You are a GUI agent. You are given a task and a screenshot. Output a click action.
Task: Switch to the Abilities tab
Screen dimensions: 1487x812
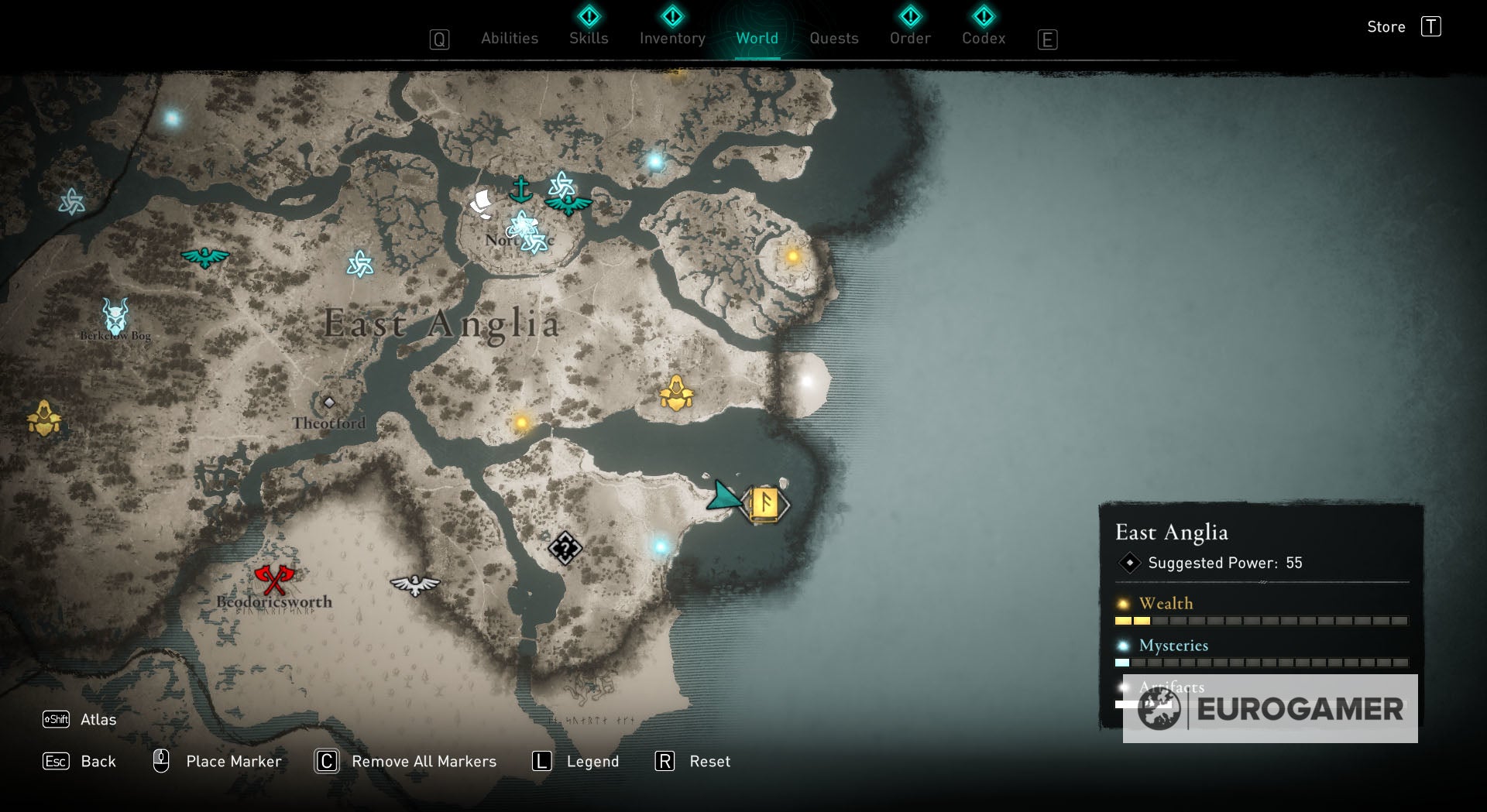pyautogui.click(x=509, y=38)
